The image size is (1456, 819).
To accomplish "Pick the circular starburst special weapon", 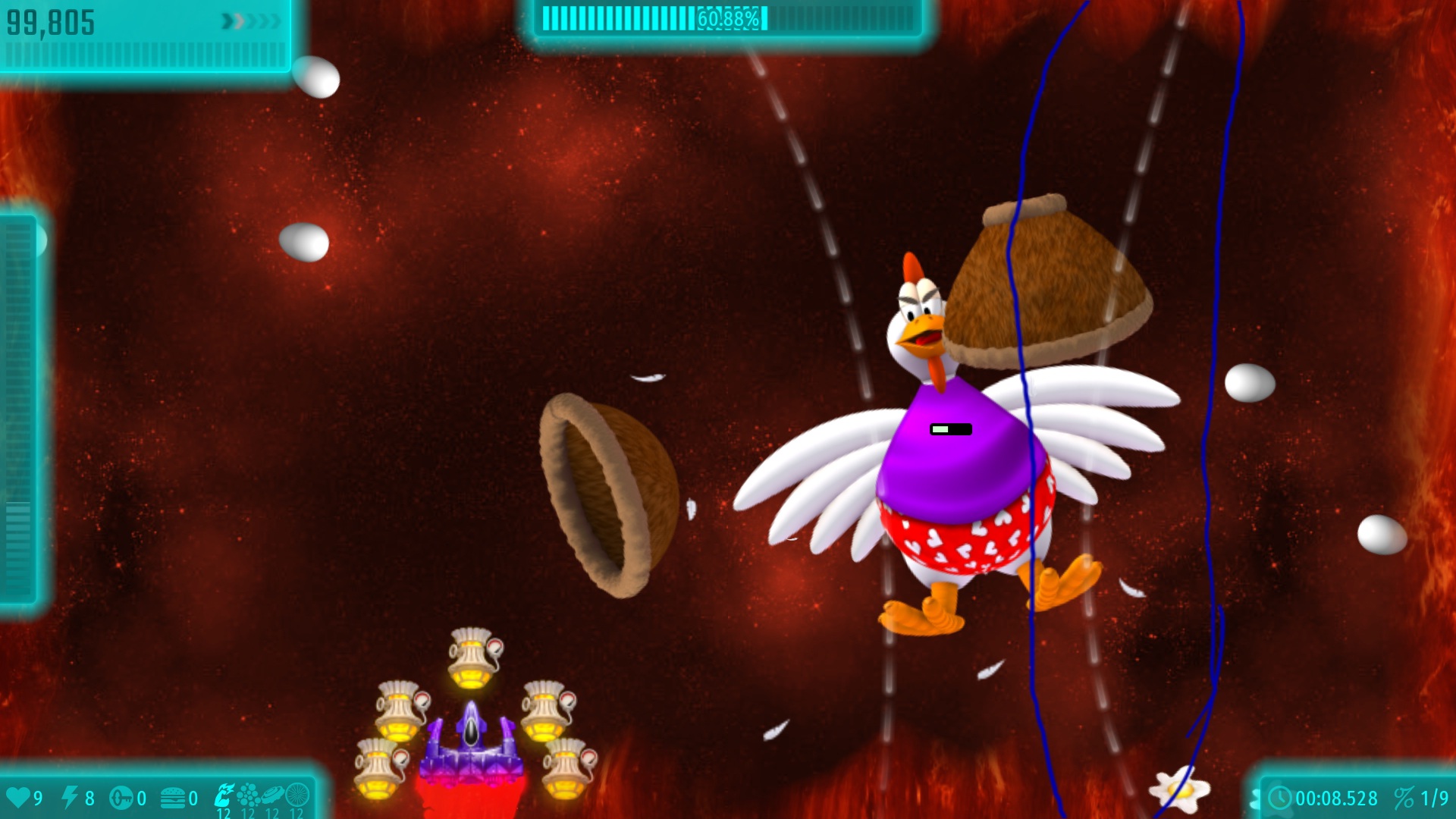I will click(x=297, y=795).
